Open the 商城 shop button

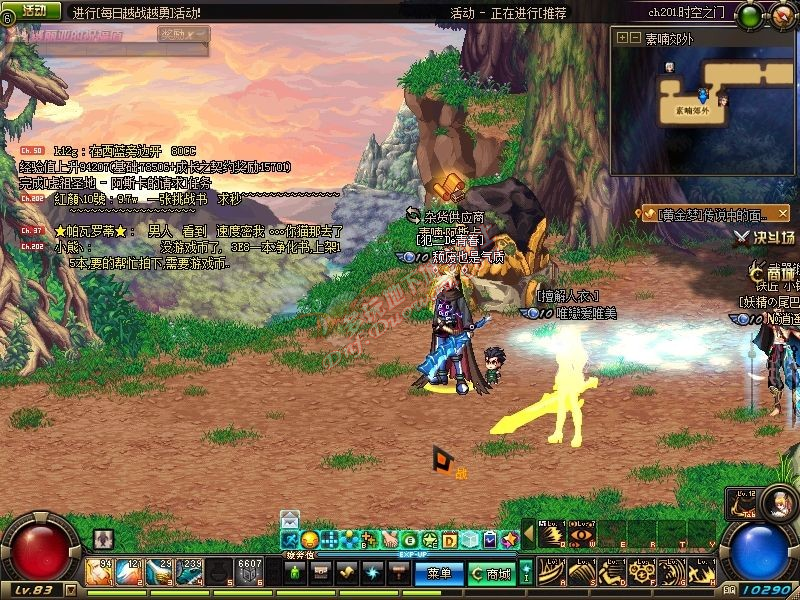491,574
